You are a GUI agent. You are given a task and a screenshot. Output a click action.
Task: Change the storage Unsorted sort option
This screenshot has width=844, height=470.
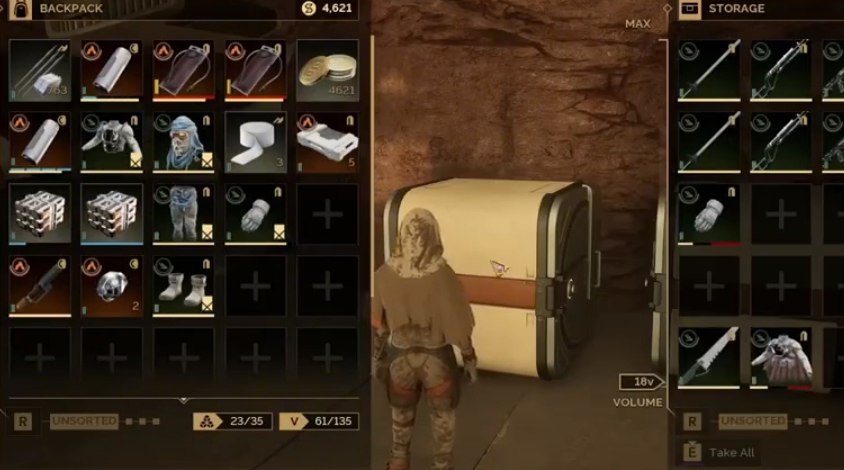pos(753,421)
